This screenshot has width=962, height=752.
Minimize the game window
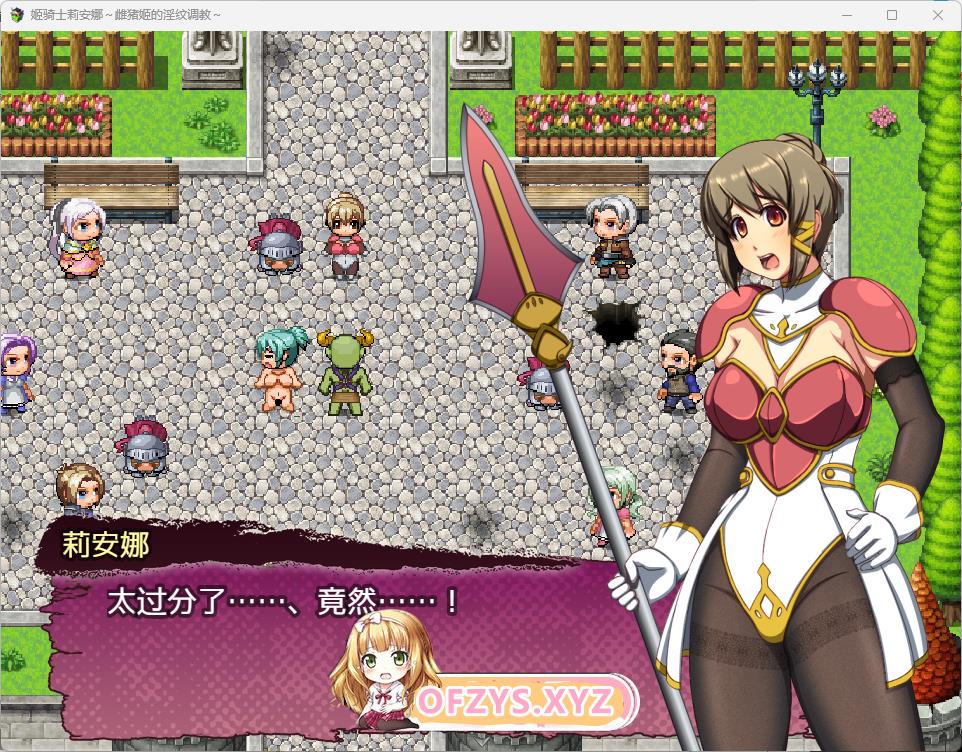pyautogui.click(x=848, y=15)
